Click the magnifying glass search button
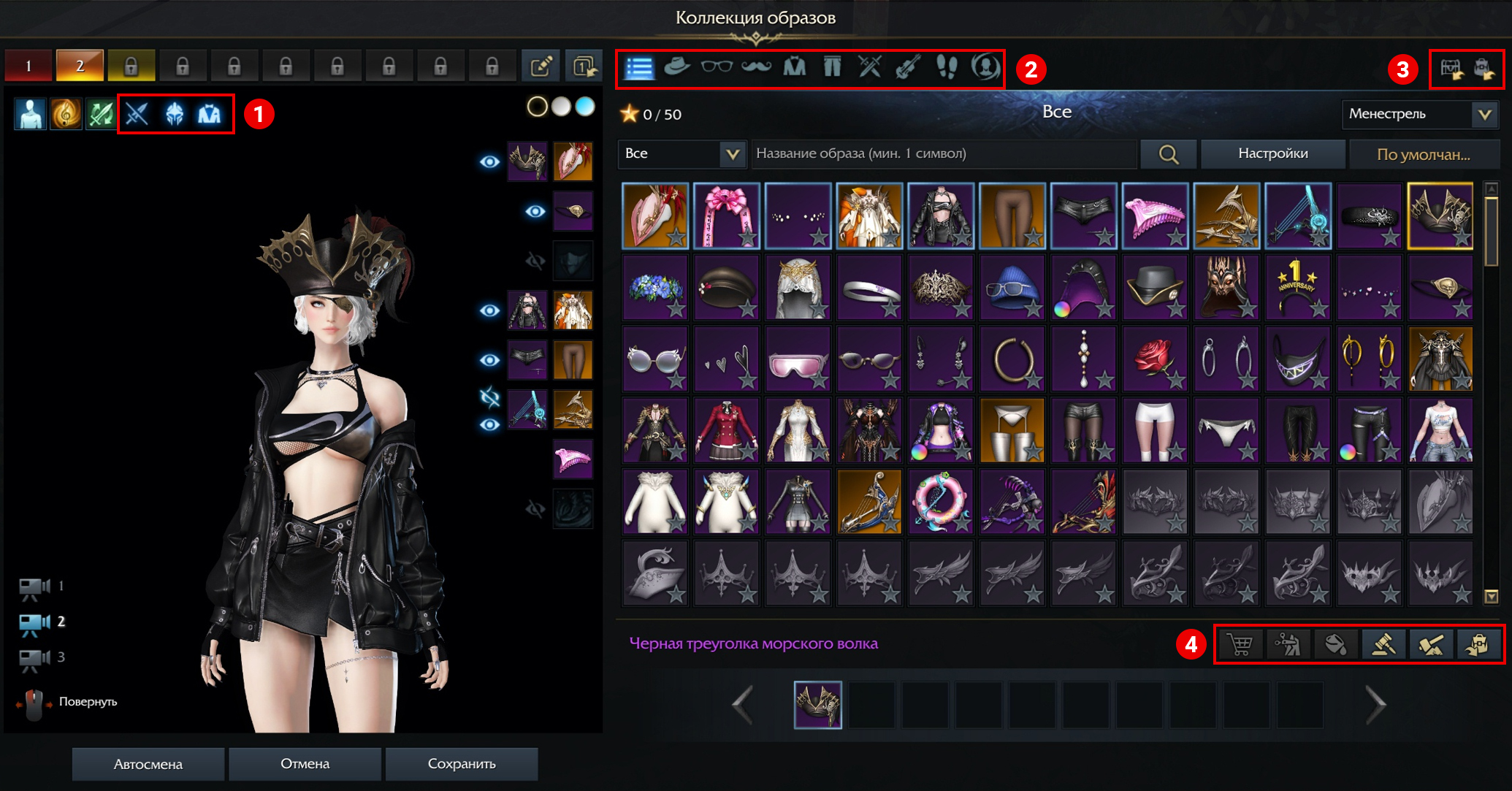Screen dimensions: 1512x791 click(x=1168, y=154)
